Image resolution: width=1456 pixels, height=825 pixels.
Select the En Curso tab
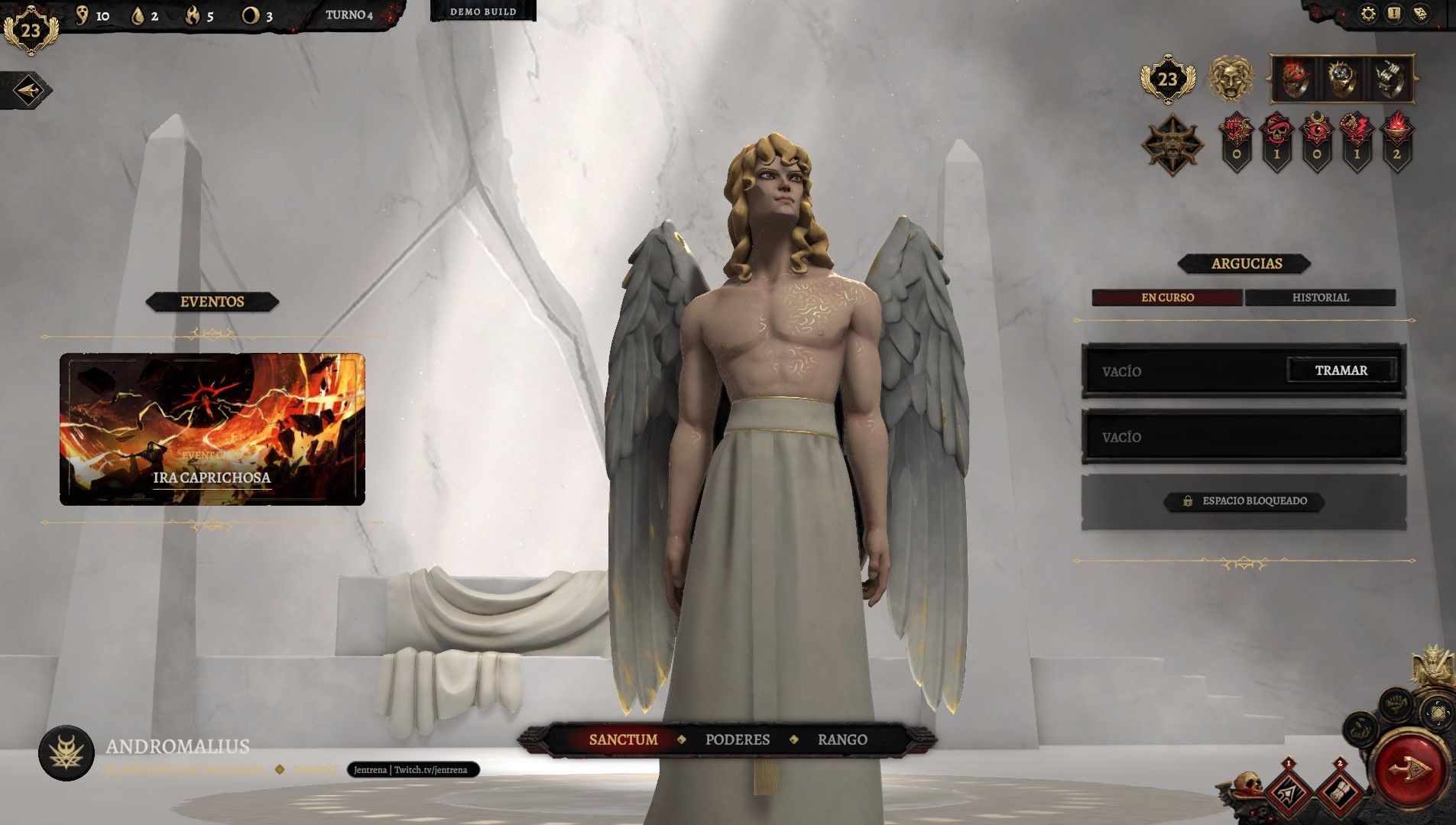1167,297
